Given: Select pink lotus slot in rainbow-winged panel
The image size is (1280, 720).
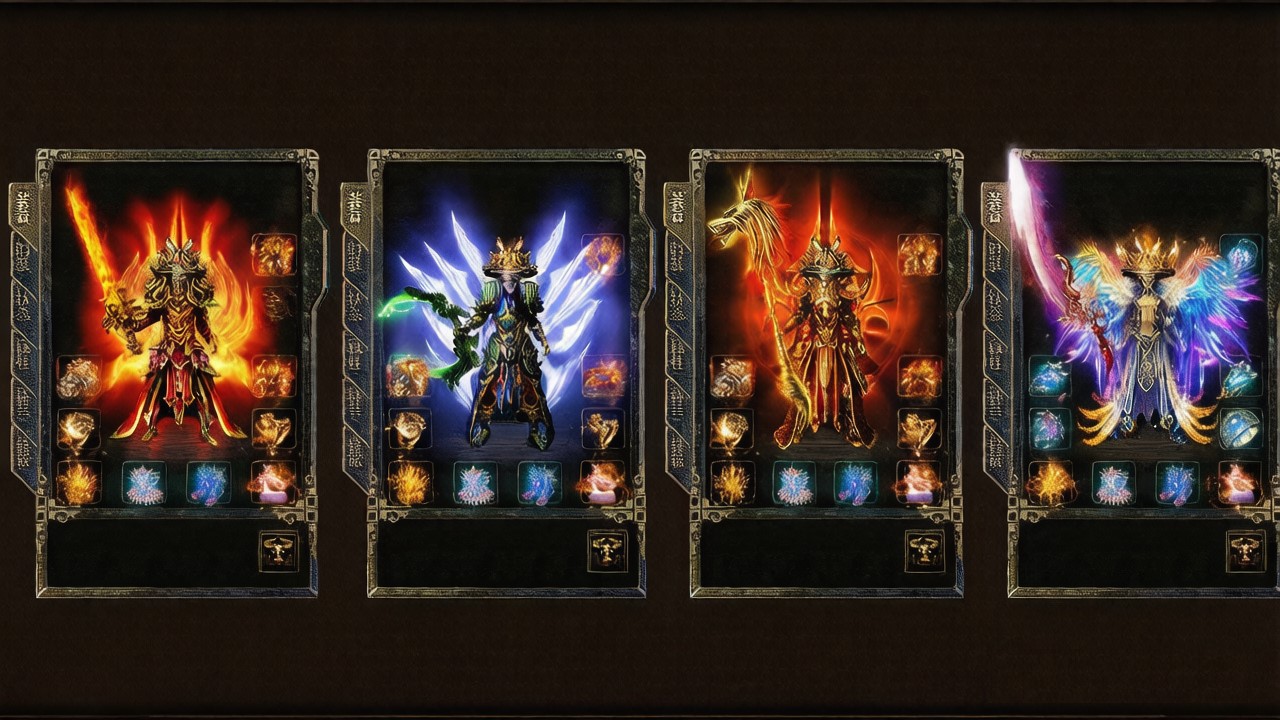Looking at the screenshot, I should tap(1240, 483).
